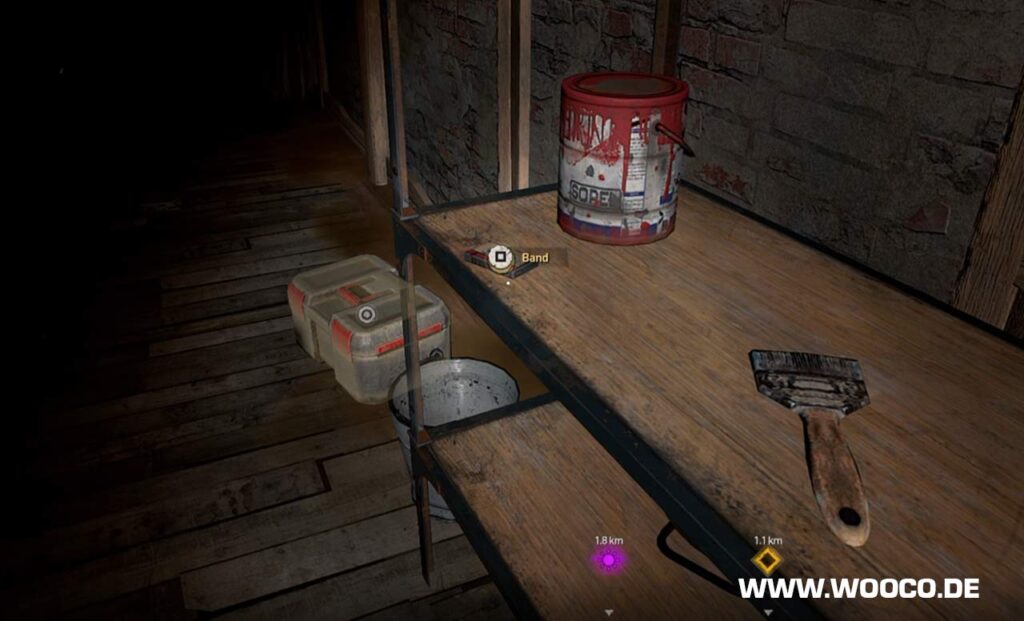
Task: Select the purple 1.8 km waypoint marker
Action: (x=608, y=560)
